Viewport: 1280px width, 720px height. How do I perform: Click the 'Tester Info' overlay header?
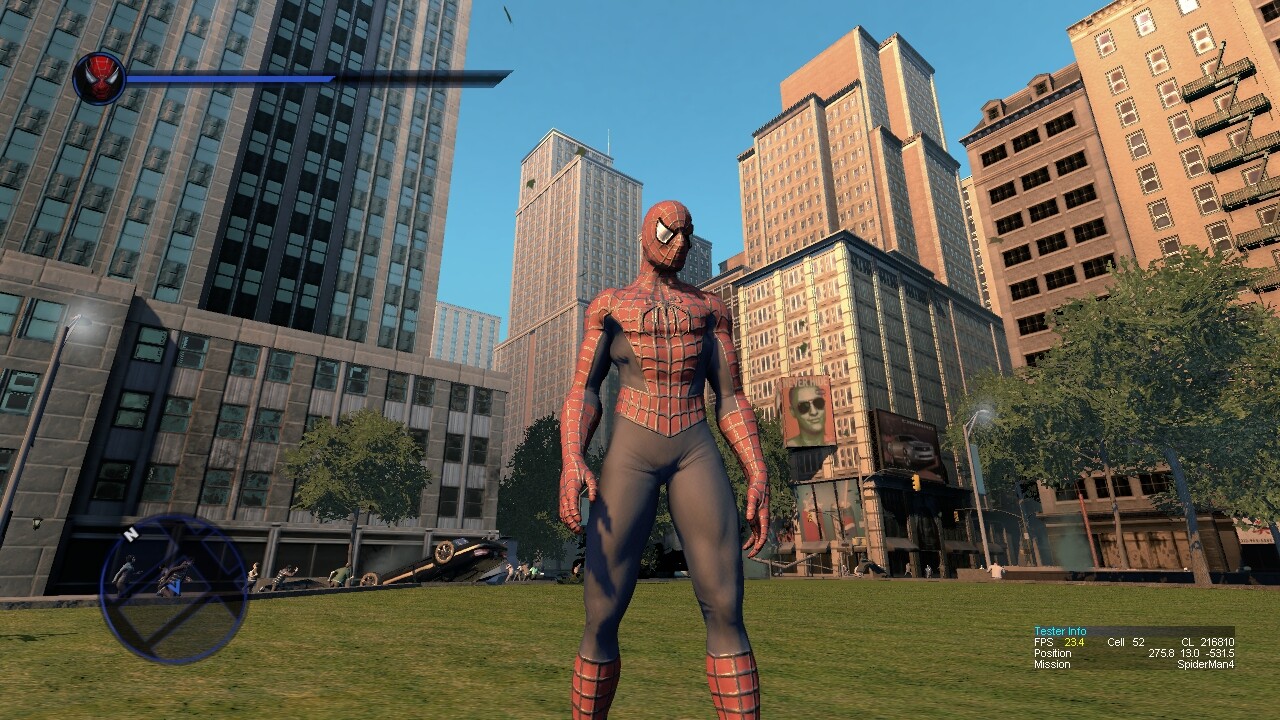click(x=1061, y=631)
